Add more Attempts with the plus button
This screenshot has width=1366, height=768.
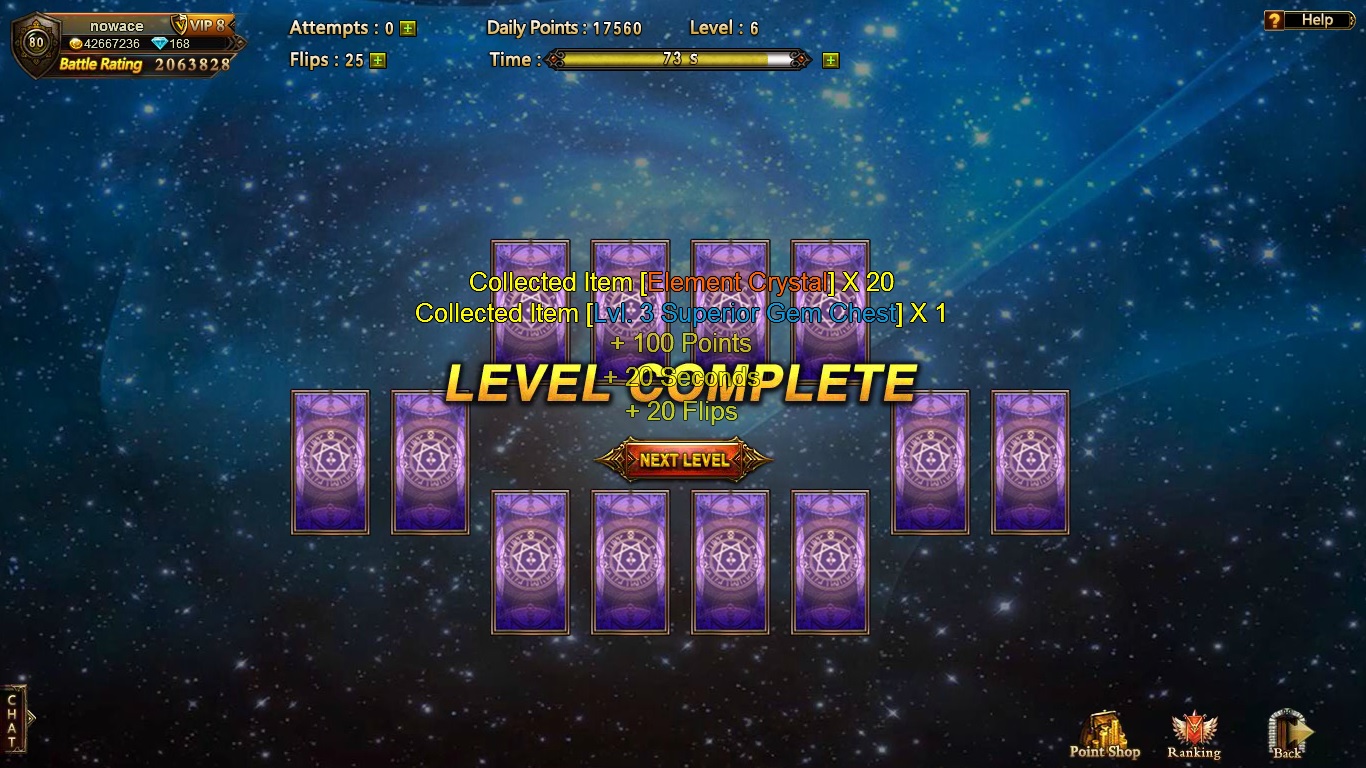coord(408,29)
